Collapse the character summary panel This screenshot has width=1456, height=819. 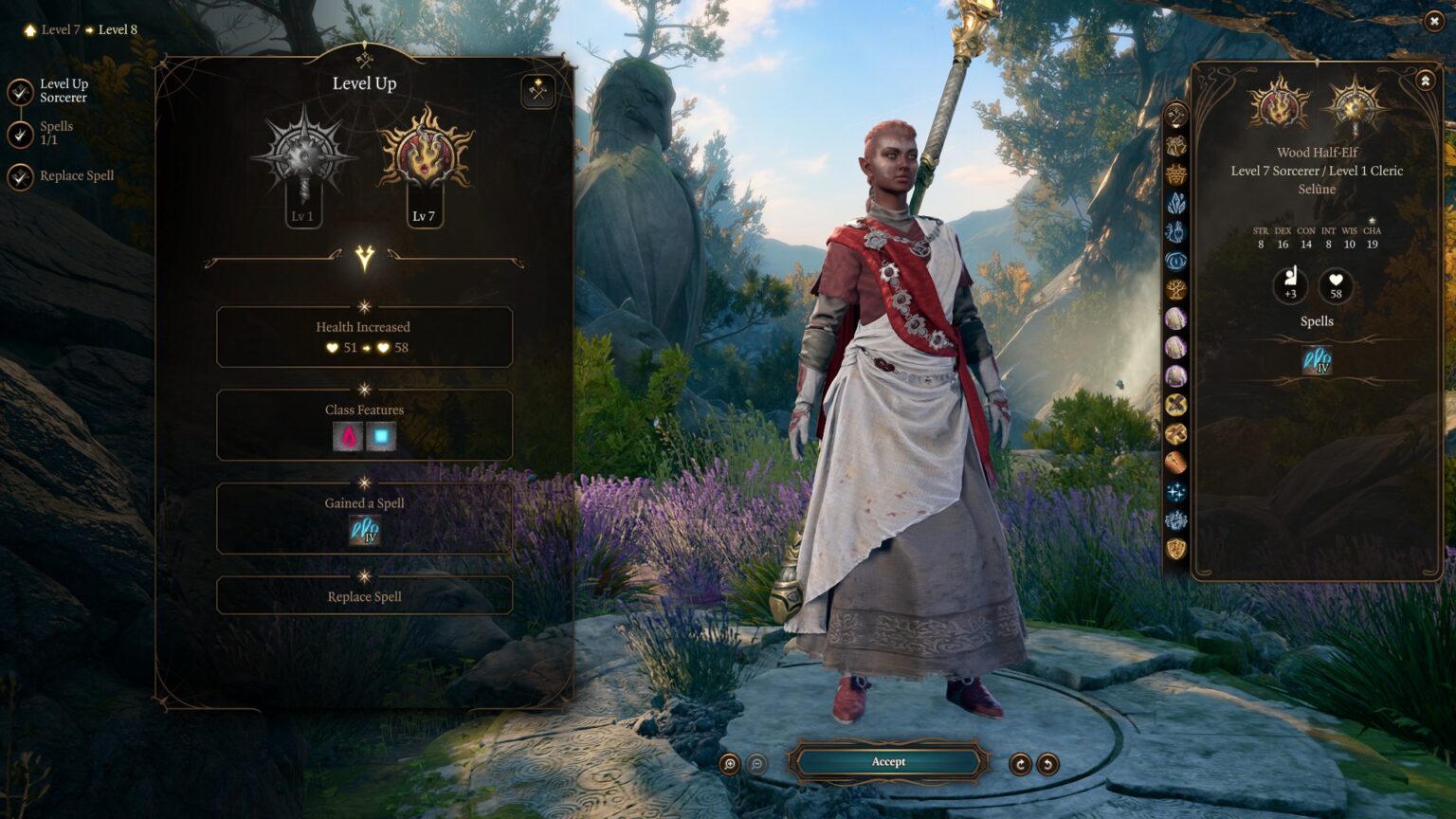[x=1425, y=82]
